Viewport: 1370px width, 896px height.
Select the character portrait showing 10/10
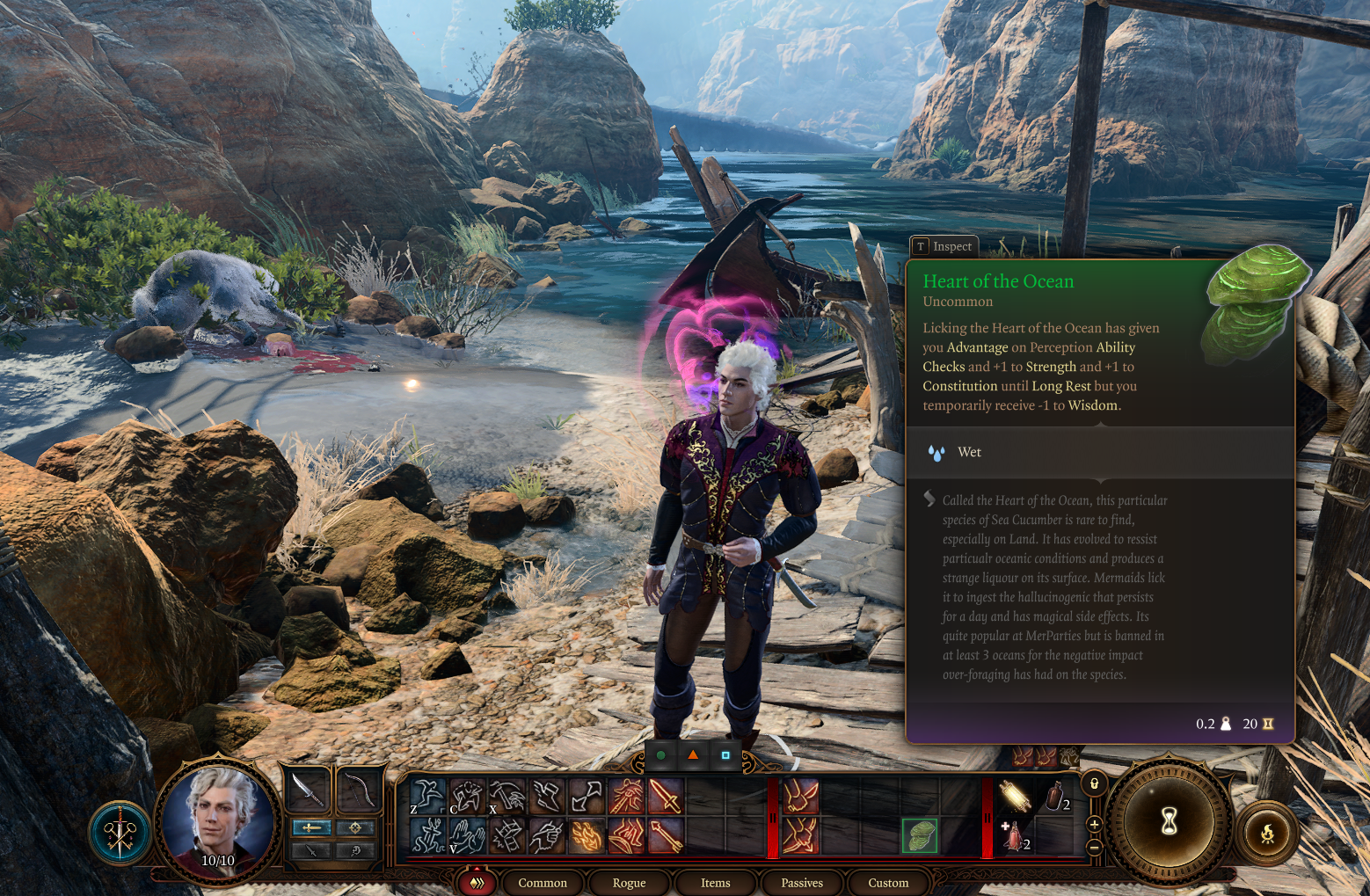[x=217, y=819]
